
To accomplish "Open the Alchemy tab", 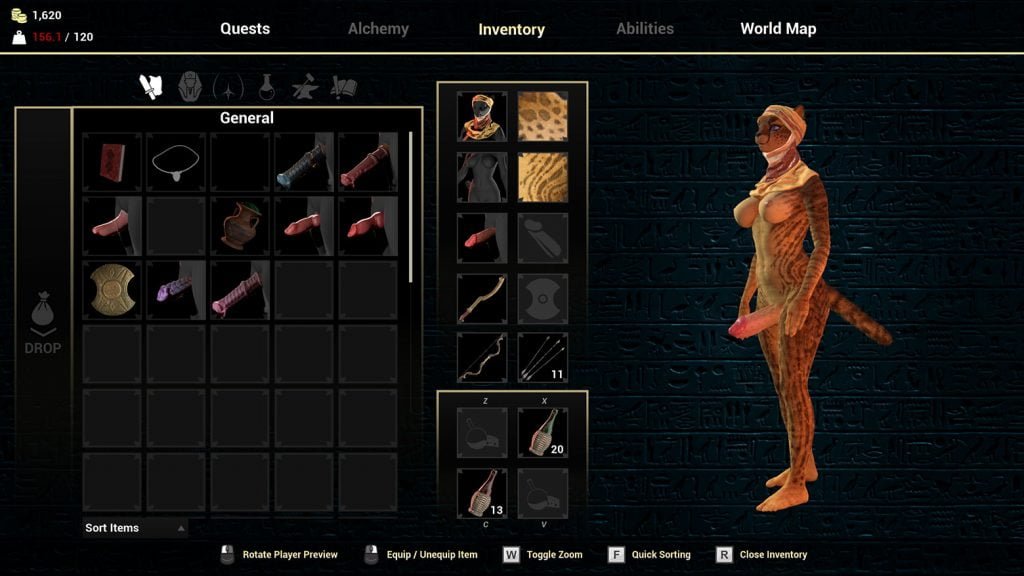I will click(378, 29).
